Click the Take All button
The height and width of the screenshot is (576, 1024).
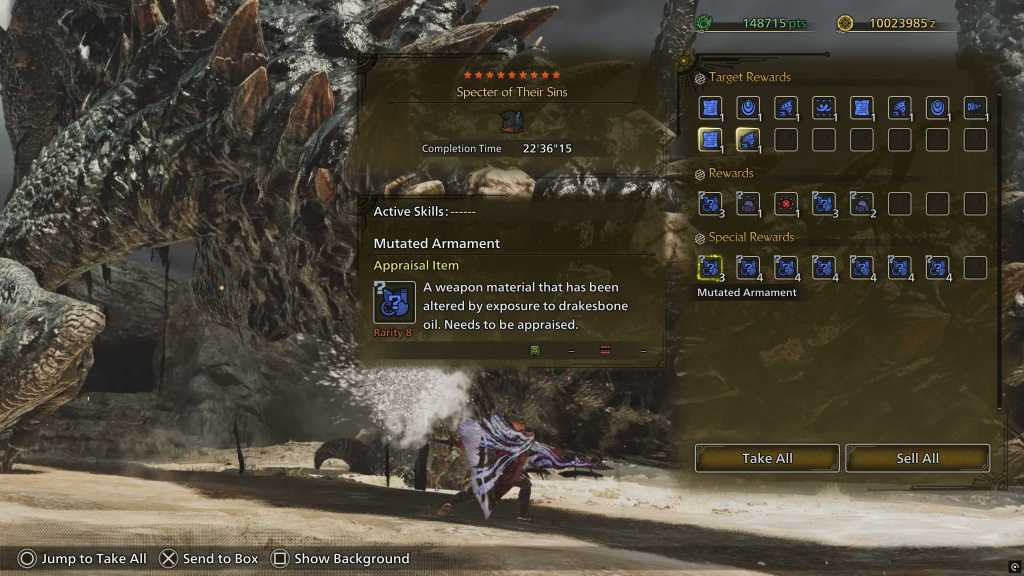coord(767,458)
